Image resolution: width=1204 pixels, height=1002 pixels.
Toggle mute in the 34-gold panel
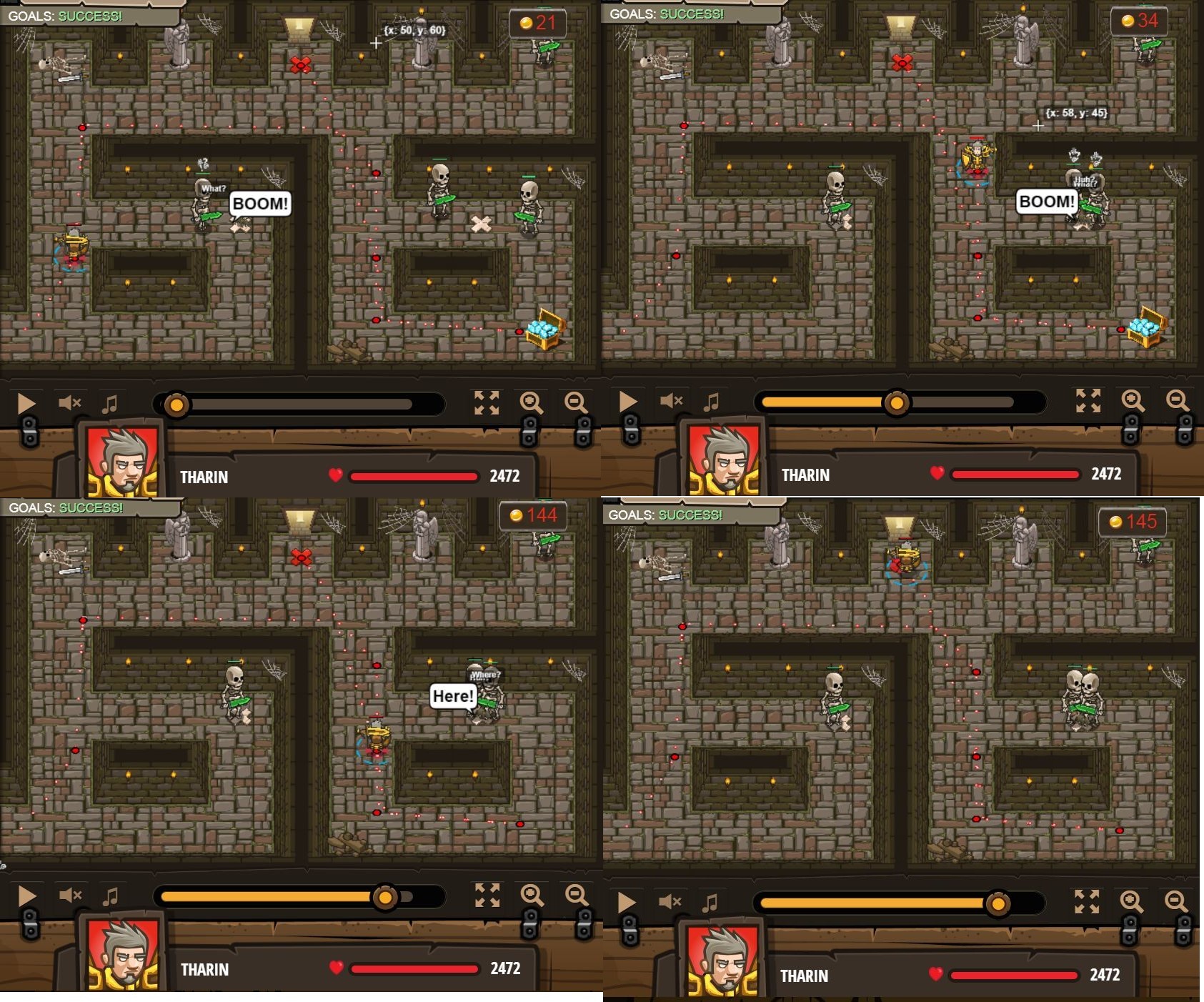tap(671, 401)
